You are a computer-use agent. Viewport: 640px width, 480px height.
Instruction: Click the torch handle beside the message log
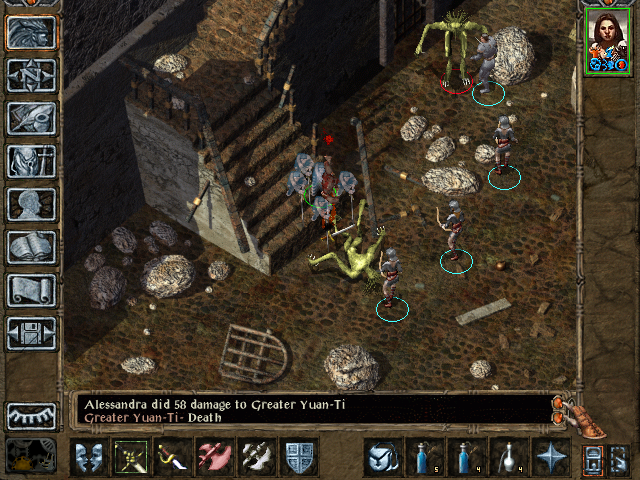(x=587, y=420)
